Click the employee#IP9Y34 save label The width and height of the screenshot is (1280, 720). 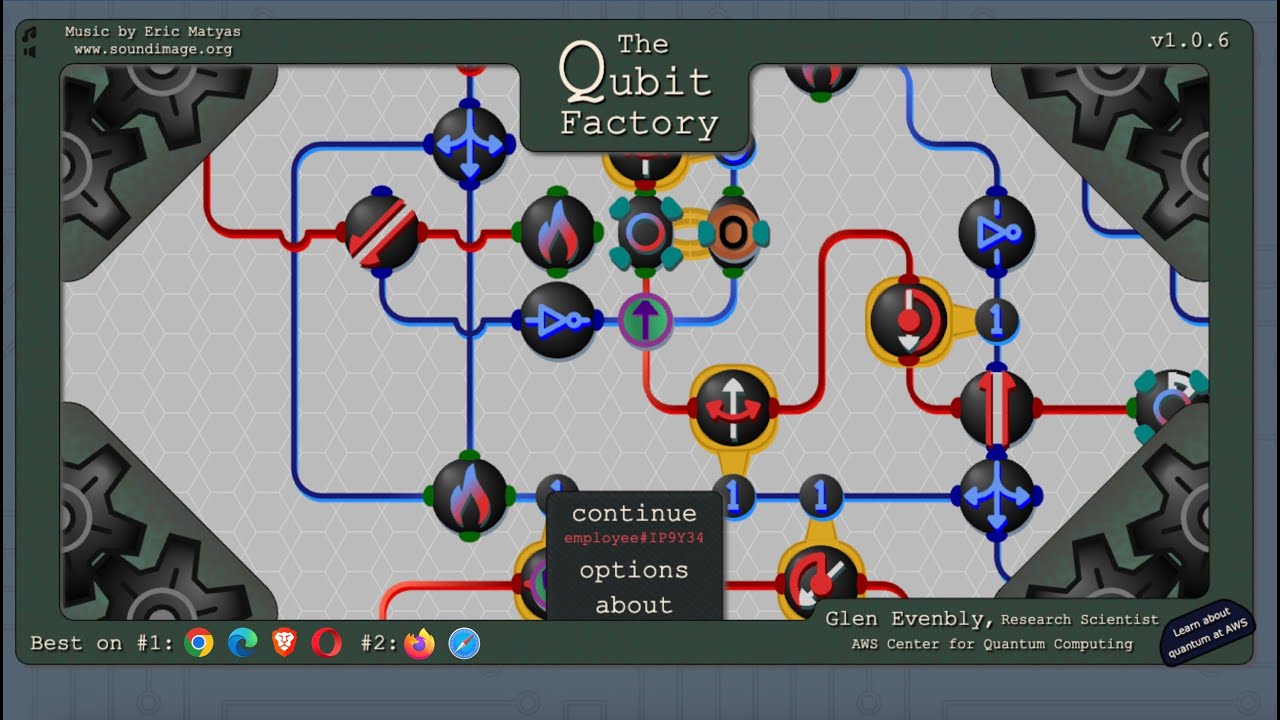coord(633,538)
